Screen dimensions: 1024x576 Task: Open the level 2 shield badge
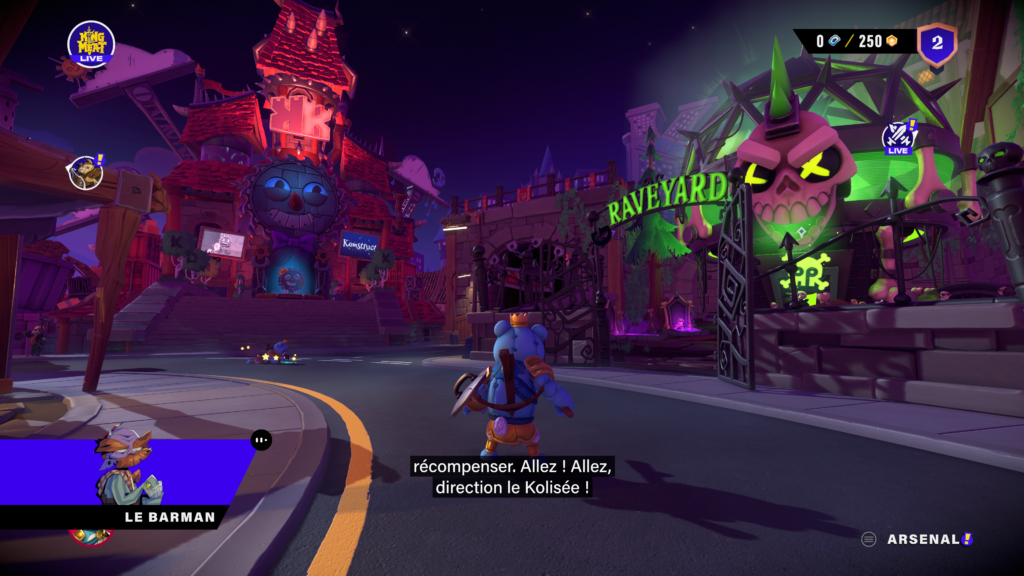[937, 43]
